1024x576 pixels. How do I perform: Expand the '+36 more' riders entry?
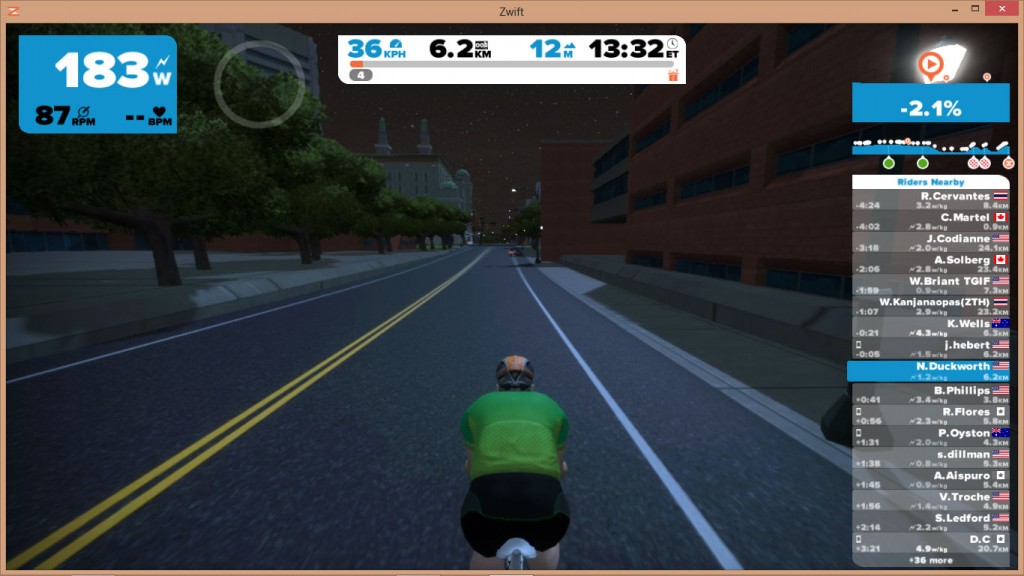click(930, 560)
